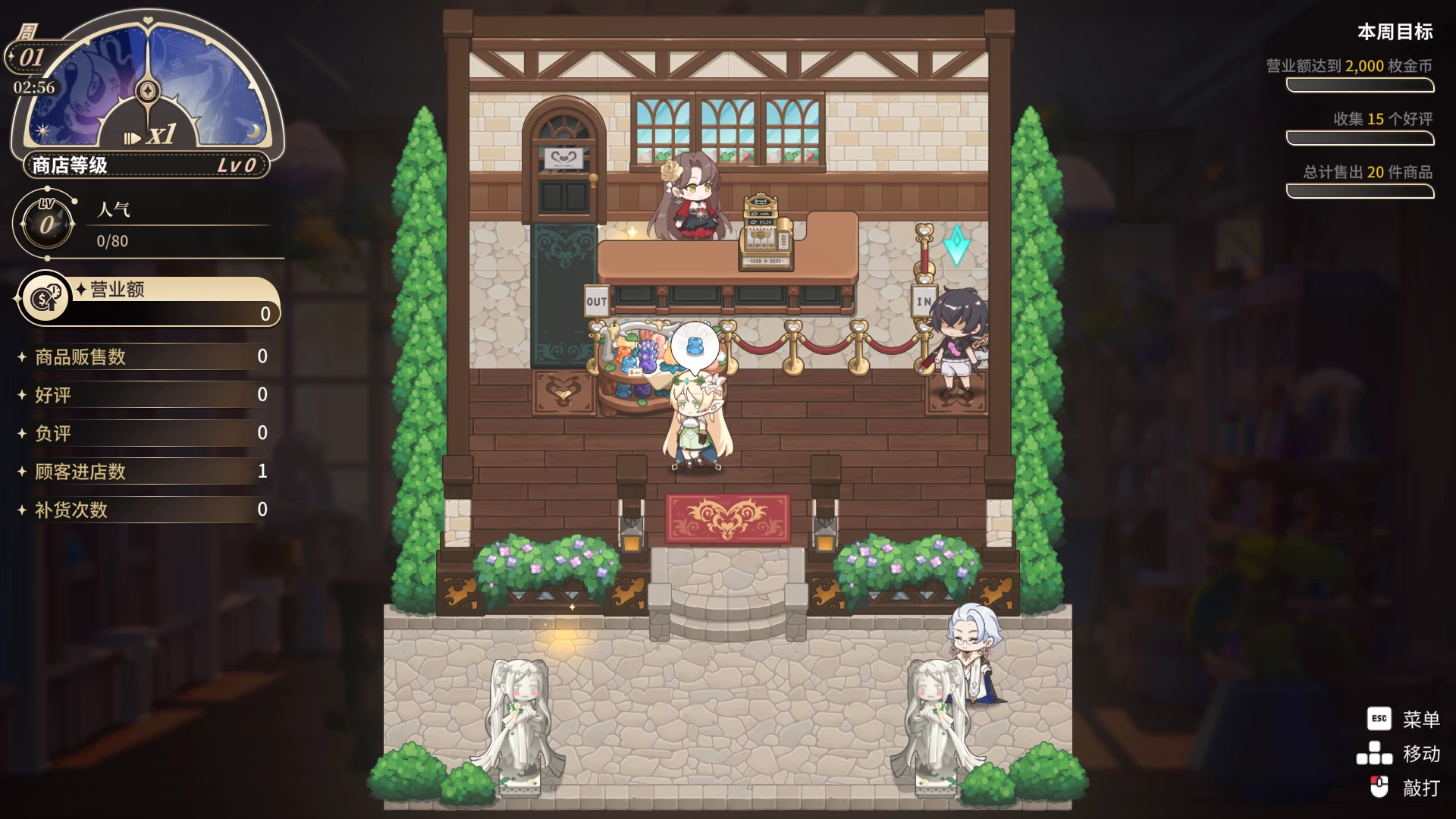Click the ESC 菜单 icon
The image size is (1456, 819).
click(x=1380, y=719)
